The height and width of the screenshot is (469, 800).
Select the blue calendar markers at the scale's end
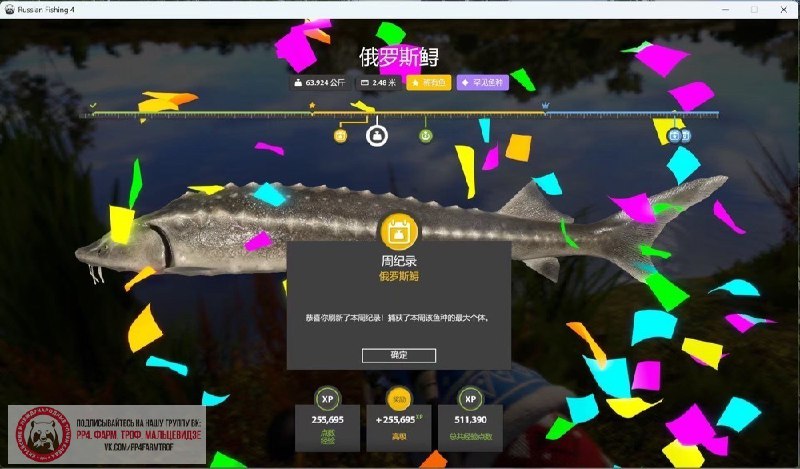coord(679,135)
